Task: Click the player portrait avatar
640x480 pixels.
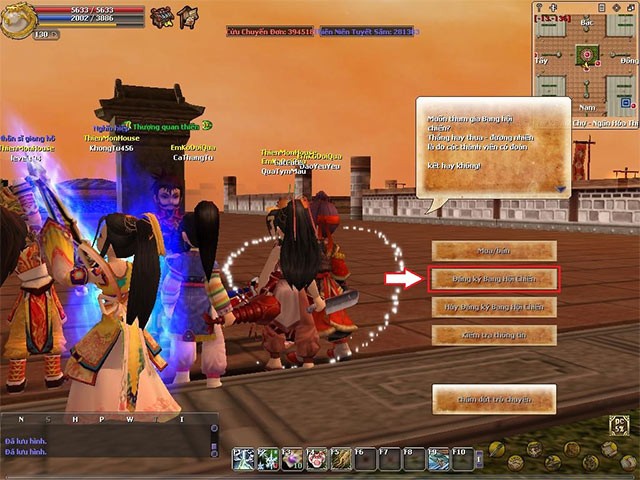Action: pyautogui.click(x=17, y=19)
